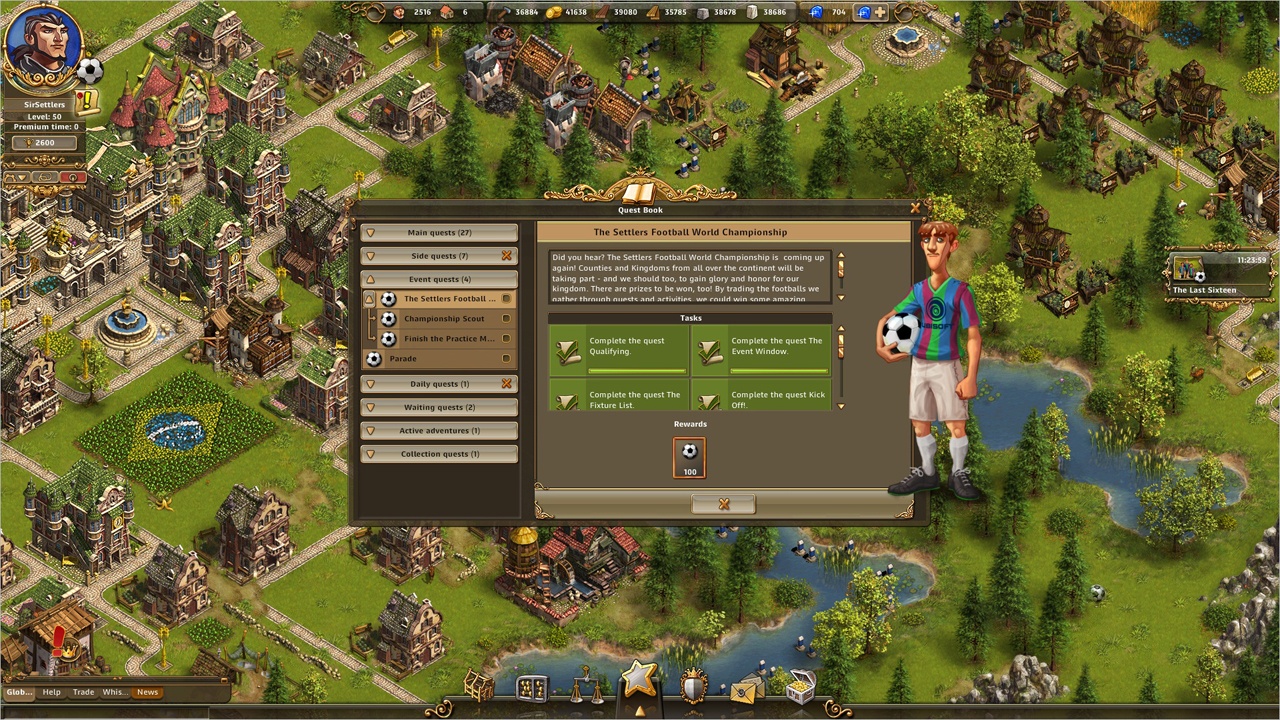Screen dimensions: 1280x720
Task: Click the X button below the rewards
Action: click(724, 504)
